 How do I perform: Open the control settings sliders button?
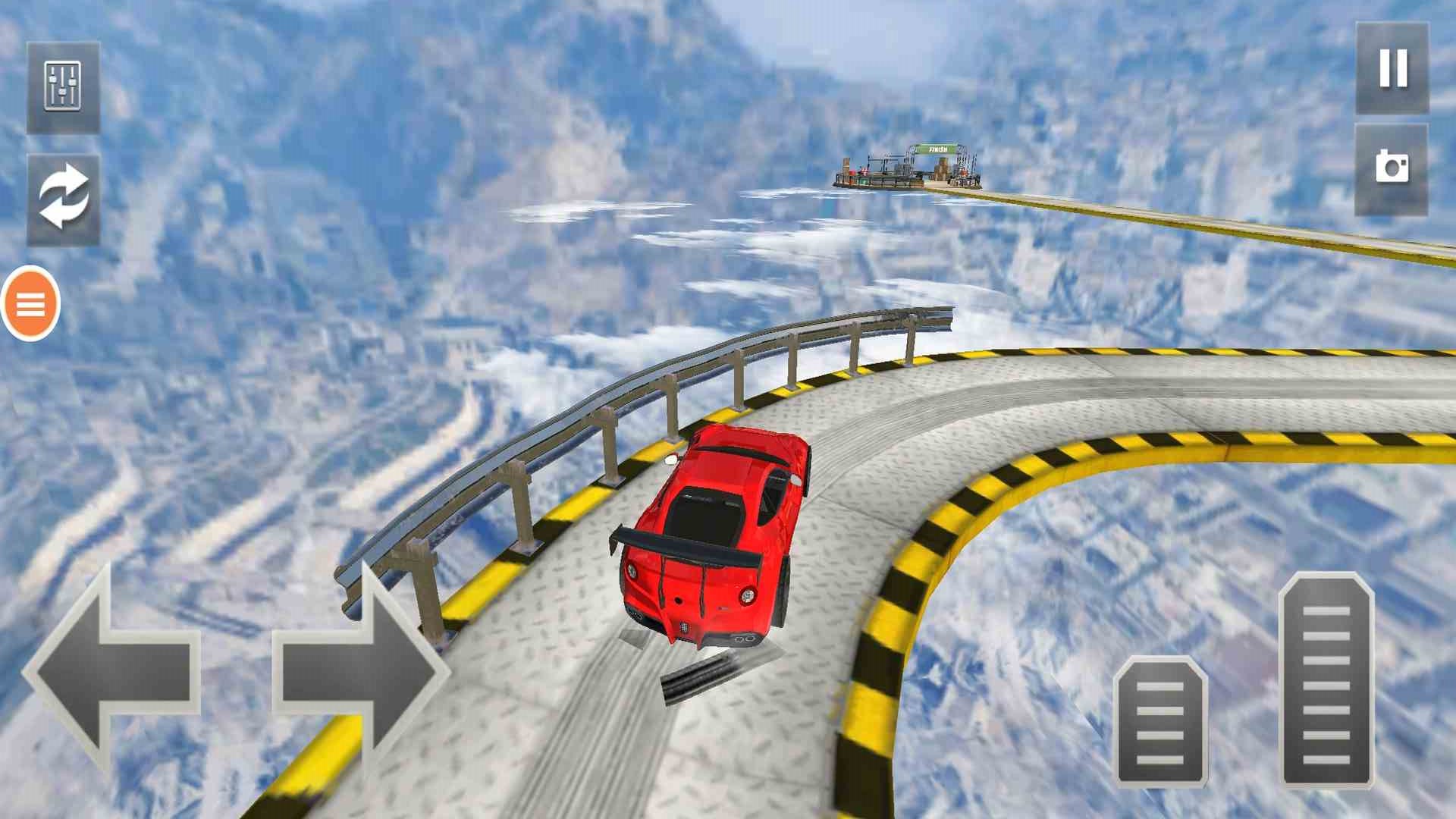pos(63,87)
